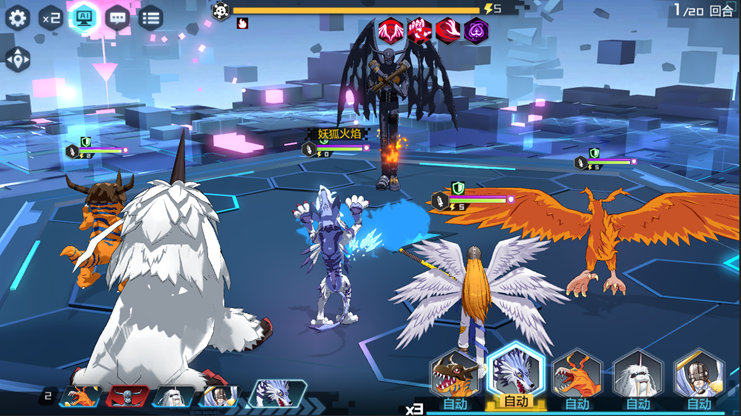
Task: Select the Greymon skill portrait
Action: coord(455,375)
